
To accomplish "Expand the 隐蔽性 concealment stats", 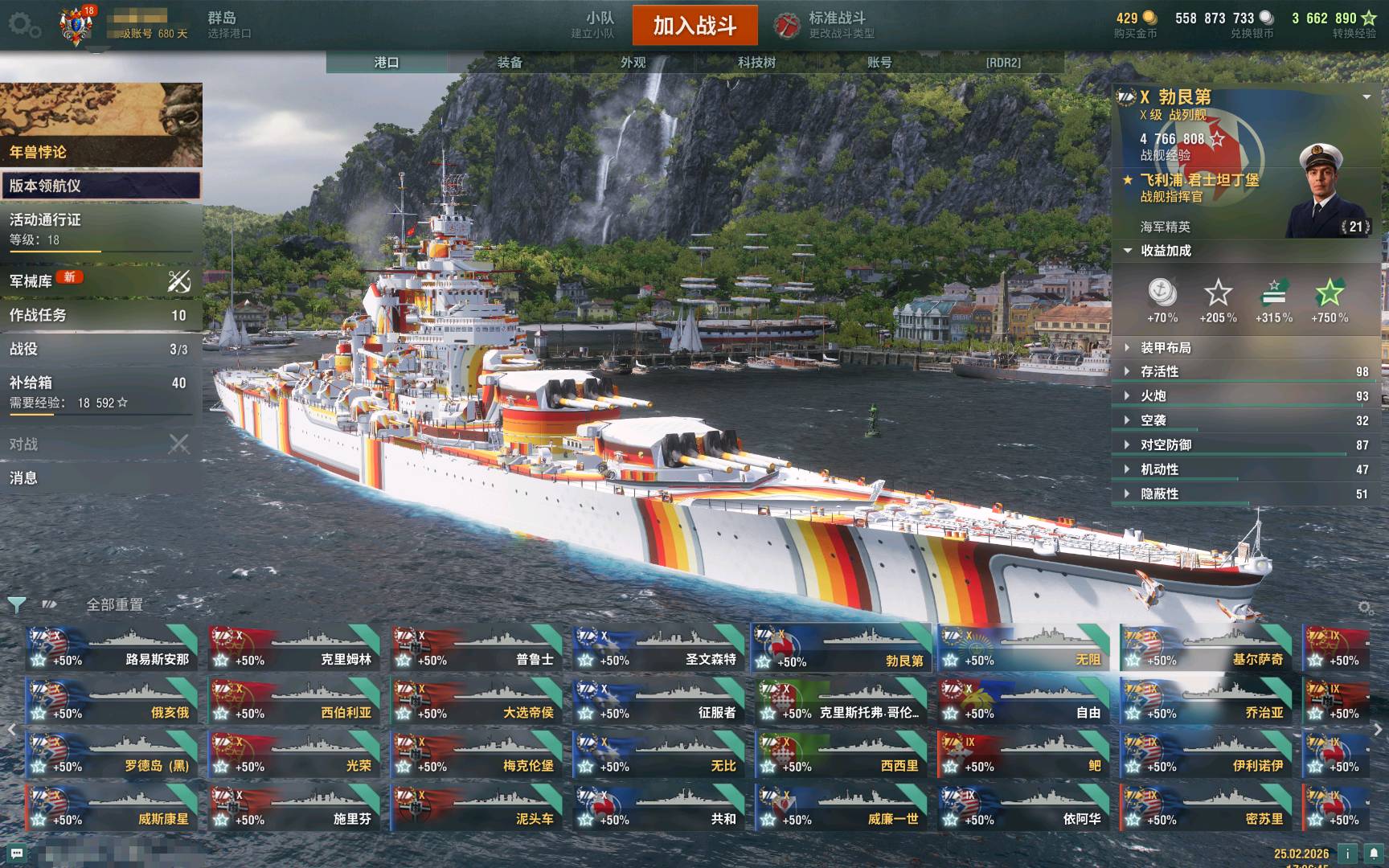I will tap(1159, 494).
